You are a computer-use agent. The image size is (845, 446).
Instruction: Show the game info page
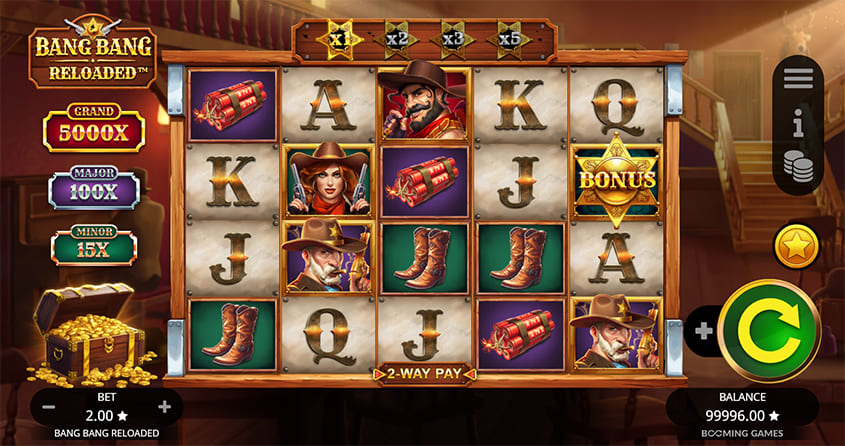(x=797, y=123)
